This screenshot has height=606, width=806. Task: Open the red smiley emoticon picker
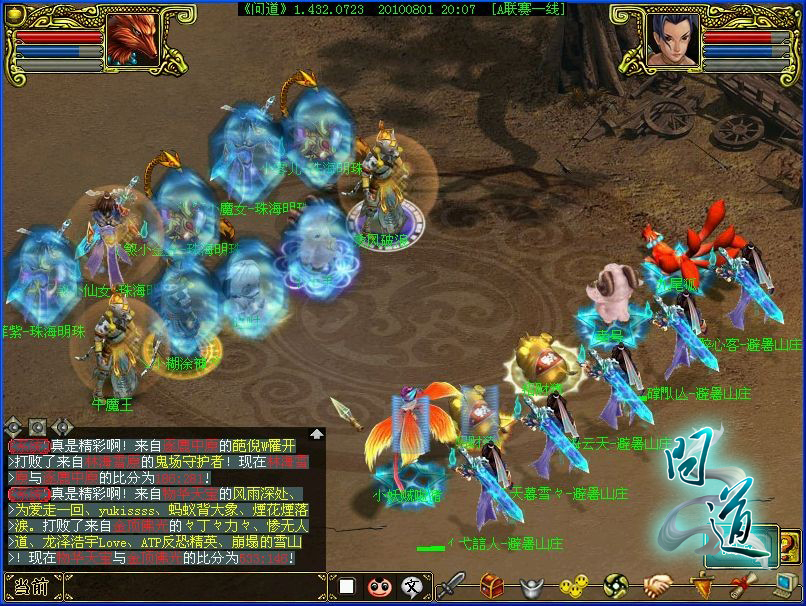378,586
